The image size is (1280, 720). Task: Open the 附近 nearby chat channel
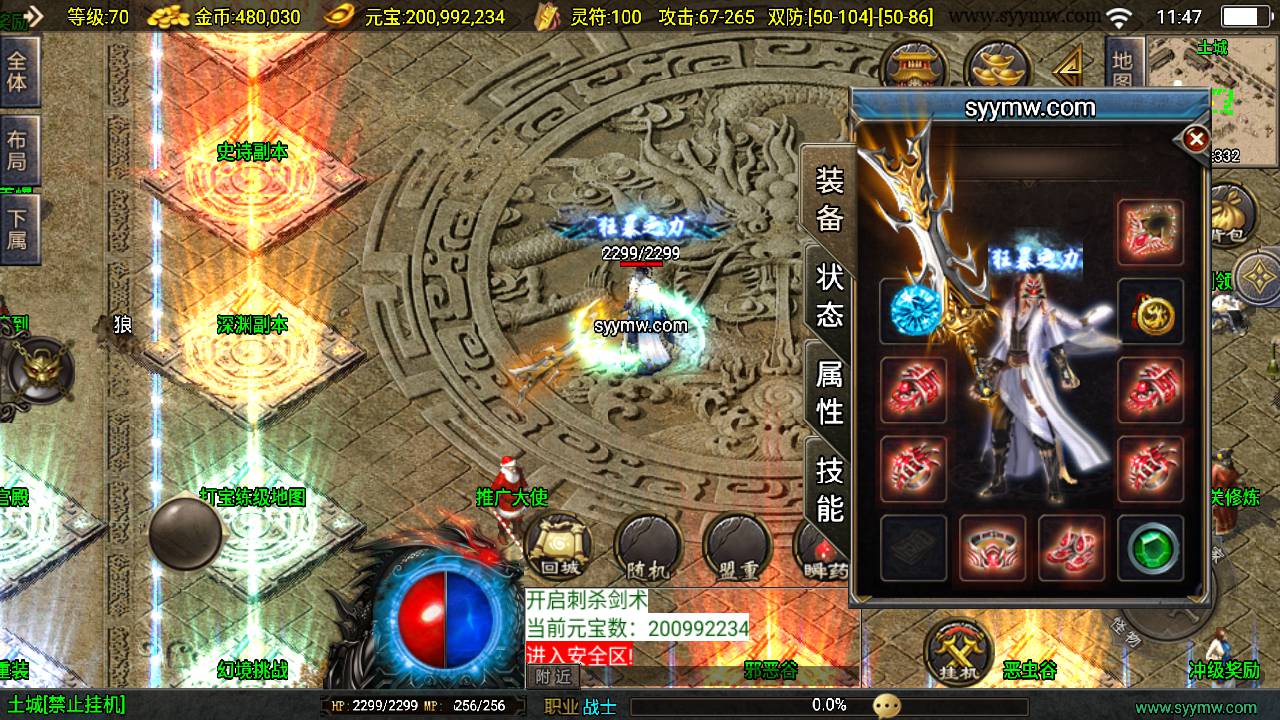[x=552, y=676]
